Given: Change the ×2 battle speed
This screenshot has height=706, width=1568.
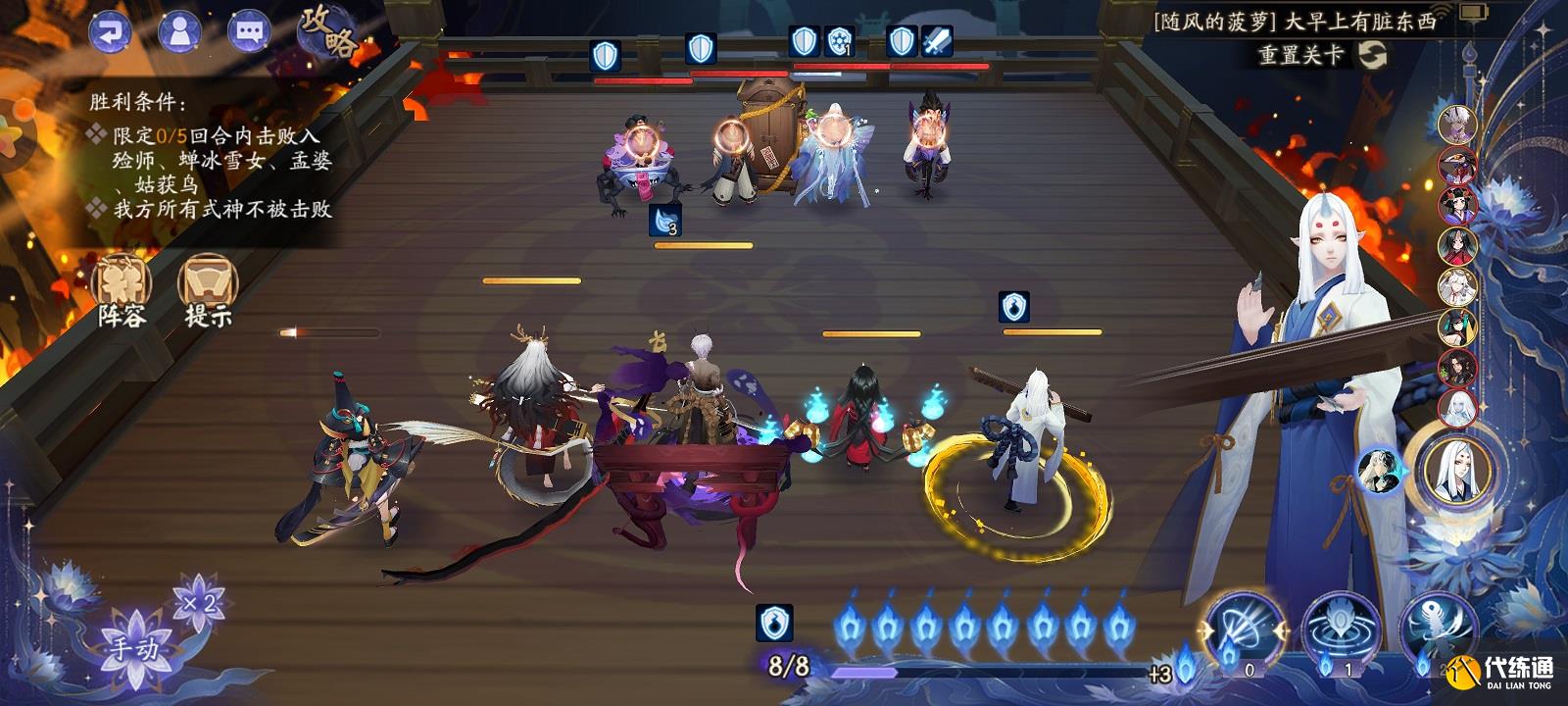Looking at the screenshot, I should click(199, 603).
